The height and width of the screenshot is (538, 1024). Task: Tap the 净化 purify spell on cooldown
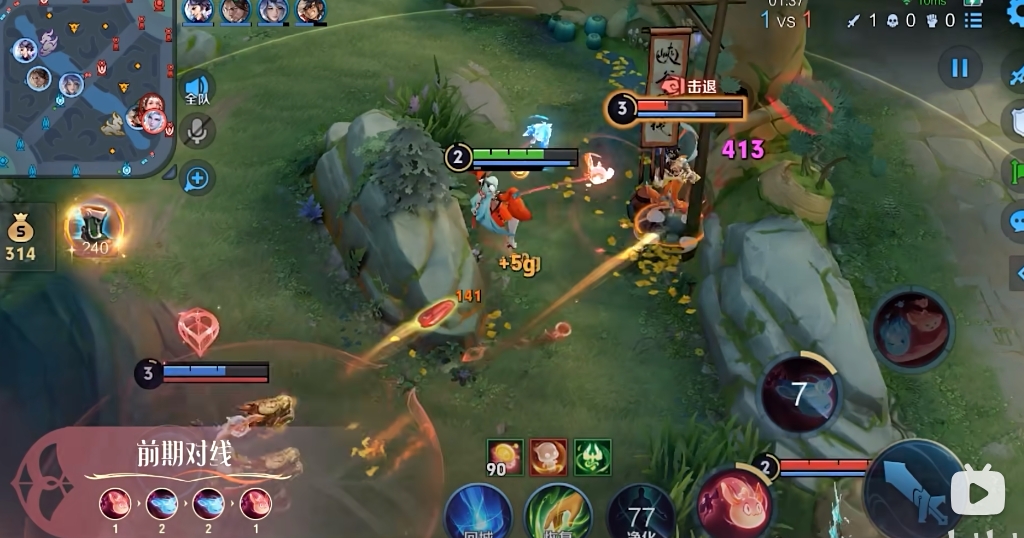click(x=641, y=514)
